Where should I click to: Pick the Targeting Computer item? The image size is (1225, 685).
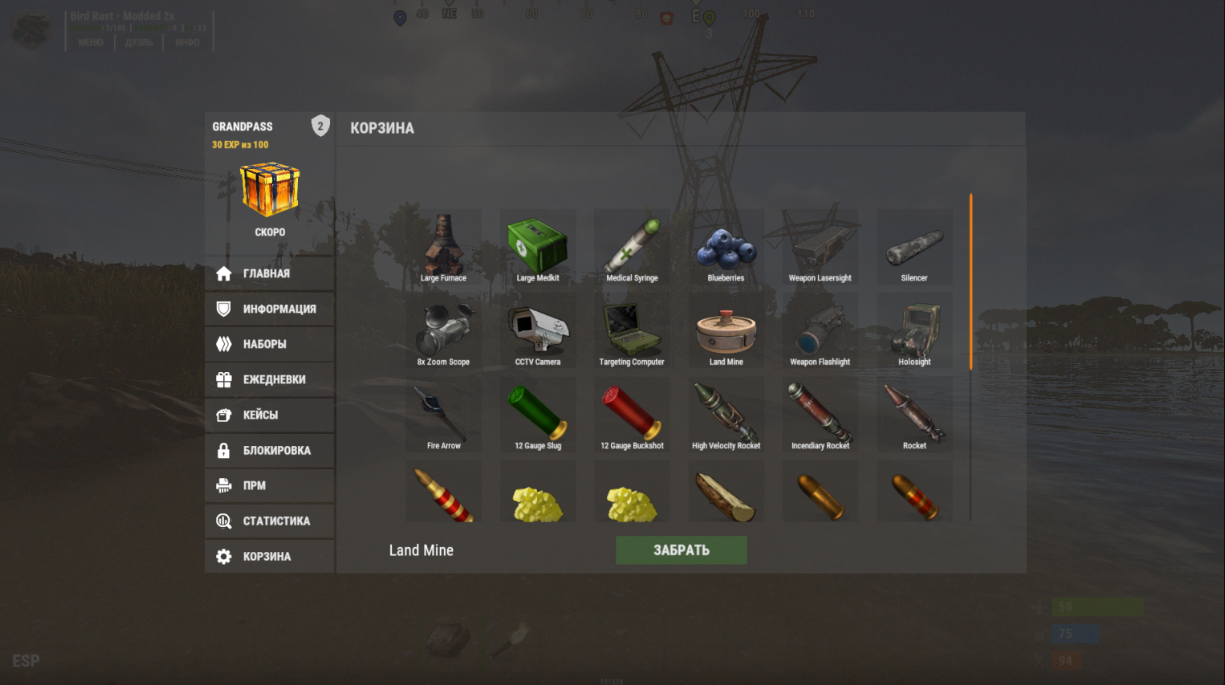click(632, 330)
